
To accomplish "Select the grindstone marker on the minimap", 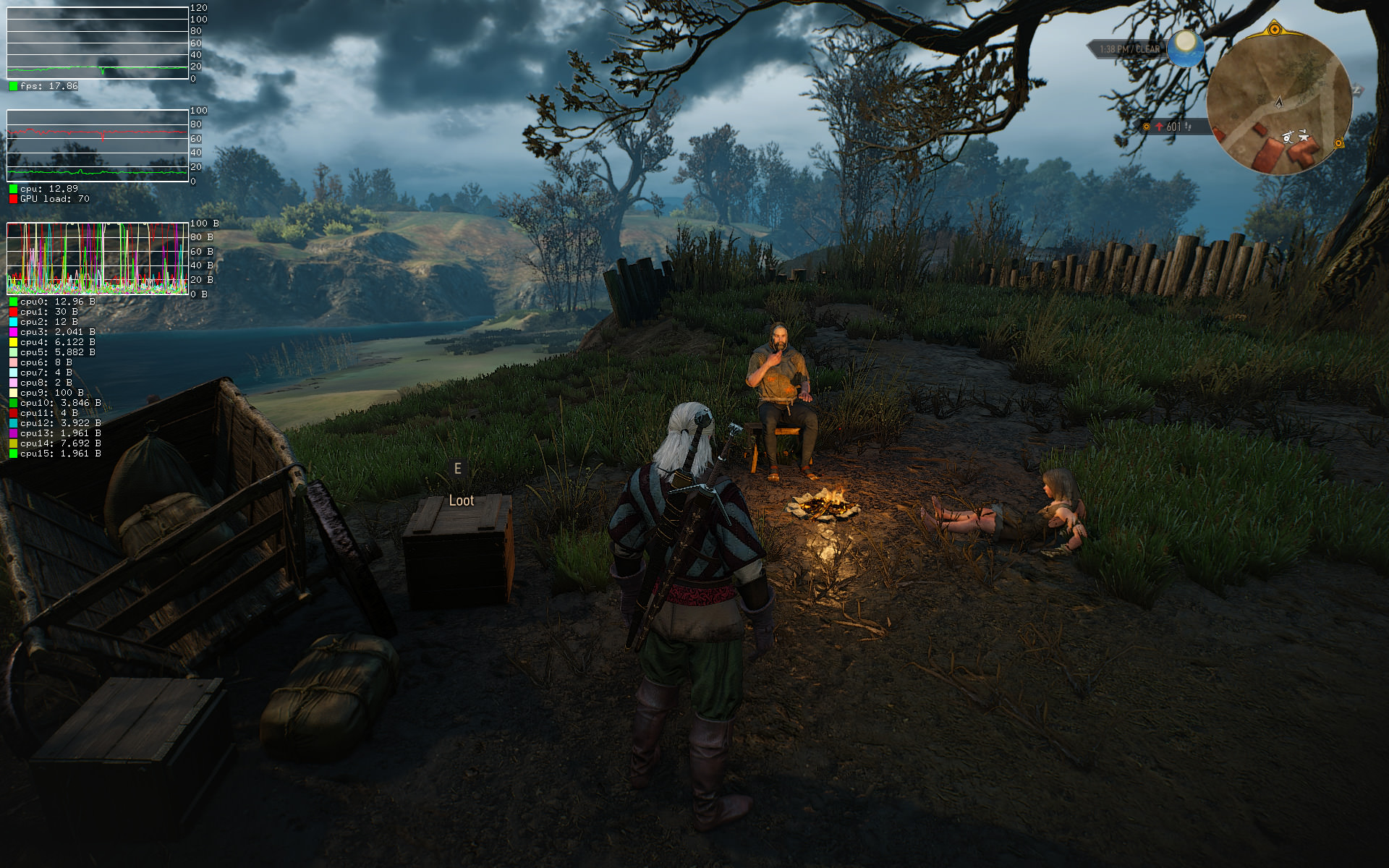I will 1288,136.
